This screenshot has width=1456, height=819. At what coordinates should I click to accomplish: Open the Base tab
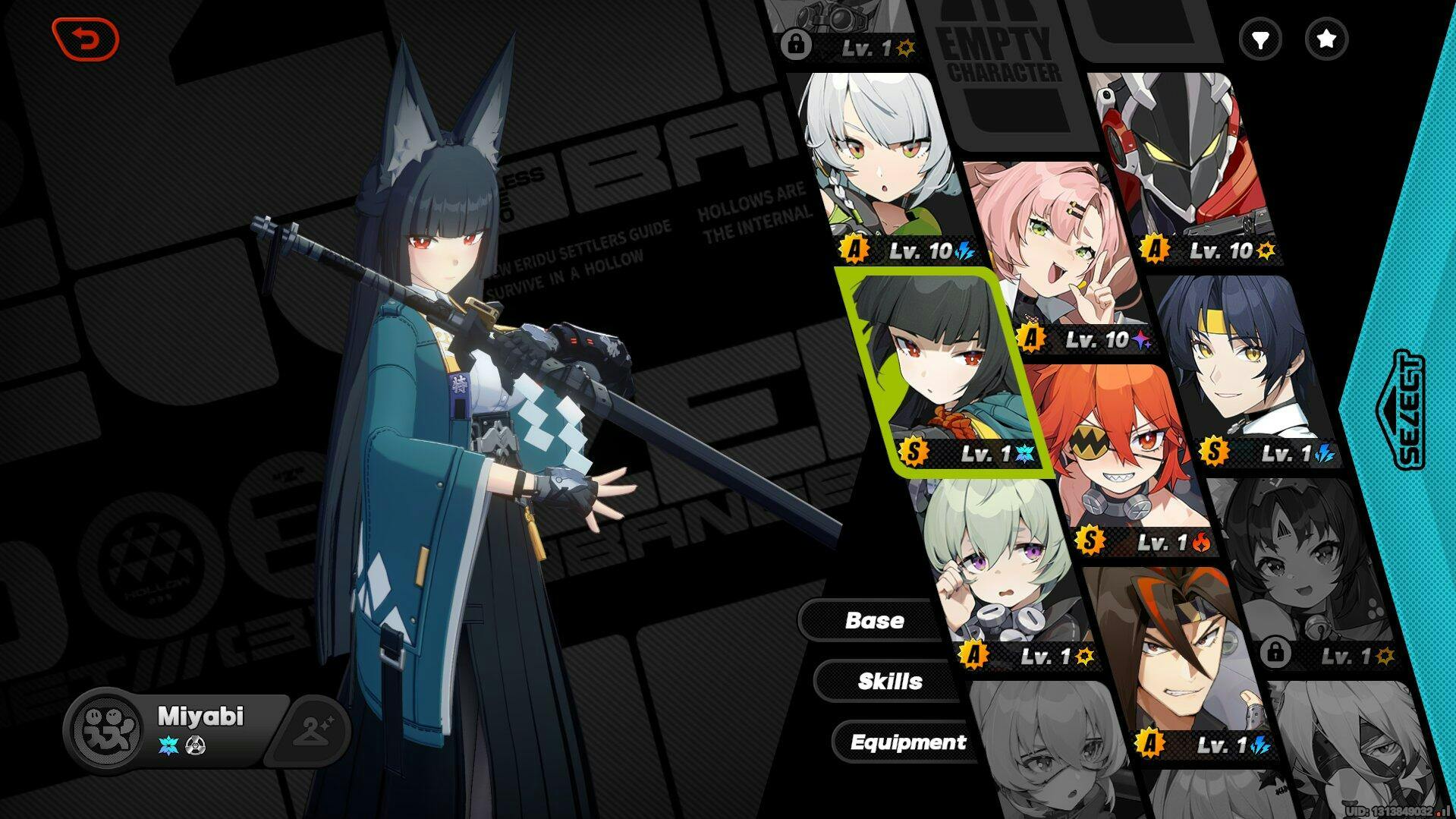[874, 620]
